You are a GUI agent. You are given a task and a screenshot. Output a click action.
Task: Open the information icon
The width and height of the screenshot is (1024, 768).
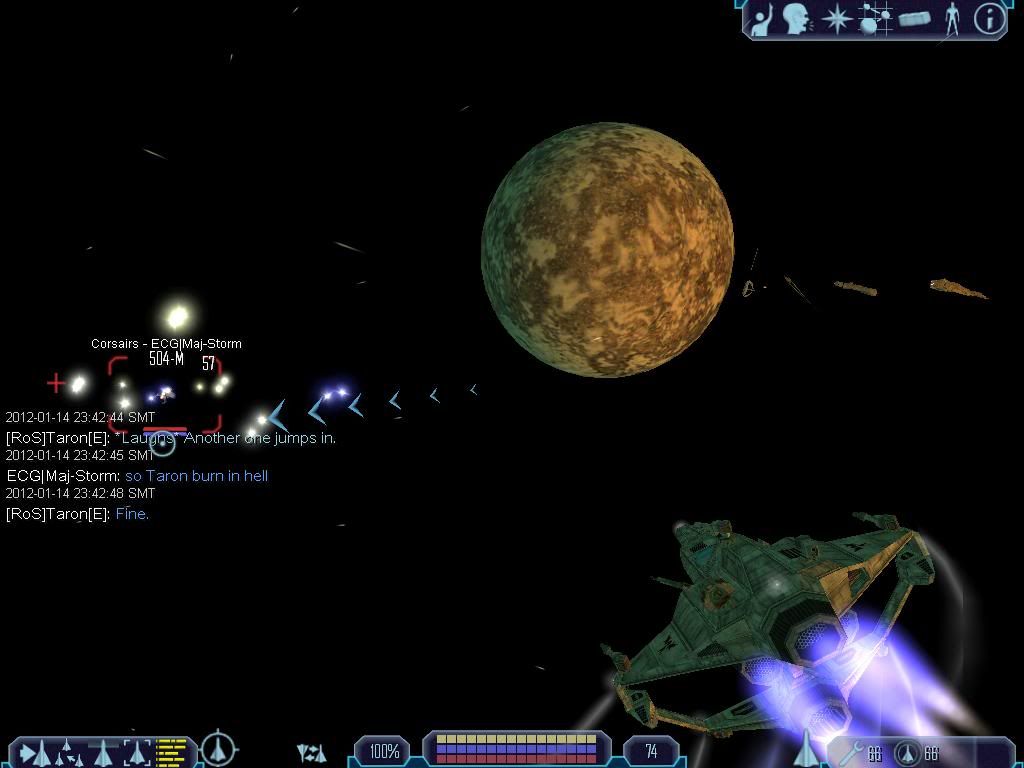(989, 19)
